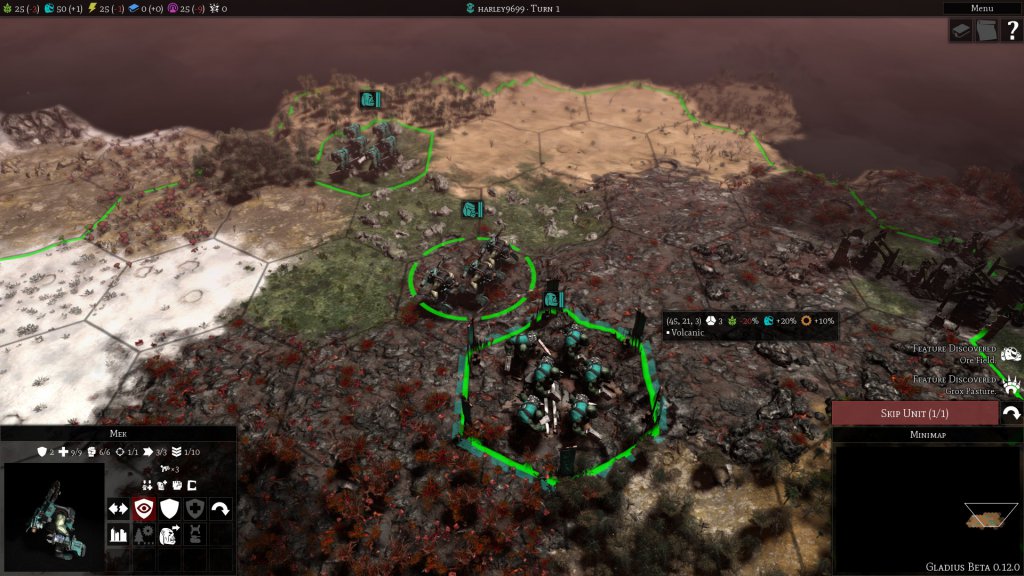Screen dimensions: 1024x576
Task: Click the curved arrow beside Skip Unit
Action: tap(1011, 413)
